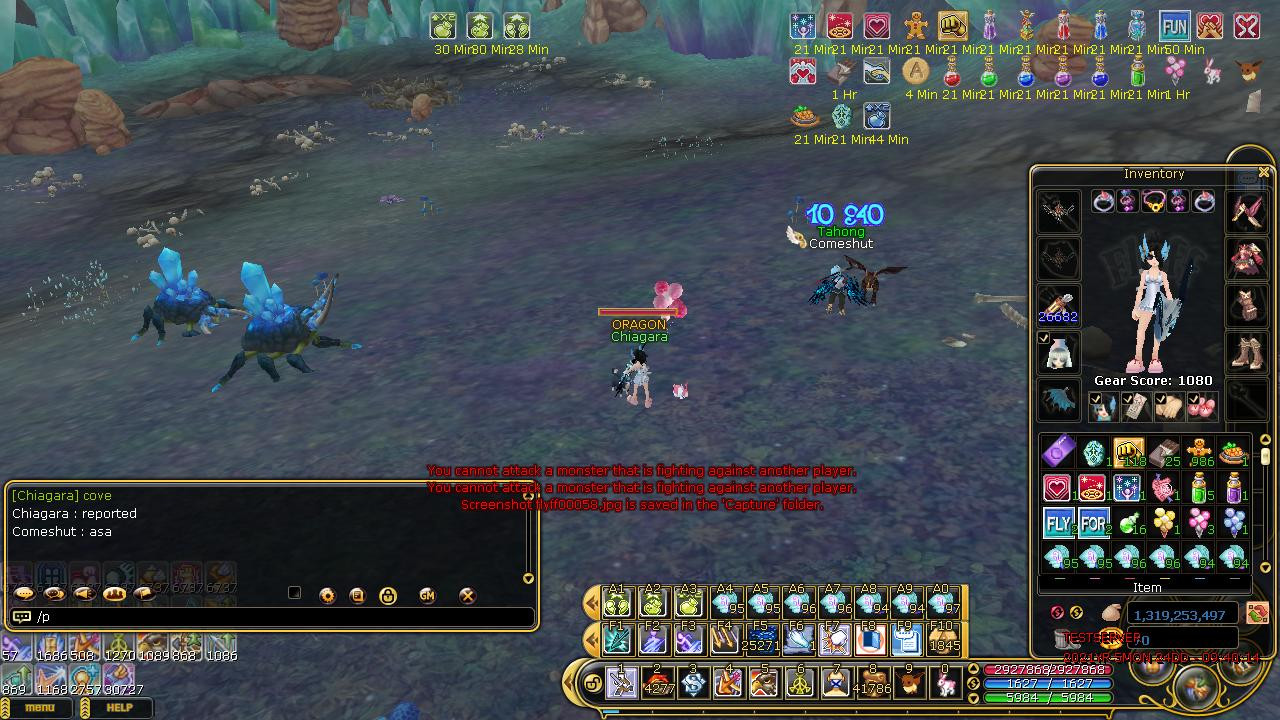Activate the F8 hotbar slot
The image size is (1280, 720).
pos(870,638)
